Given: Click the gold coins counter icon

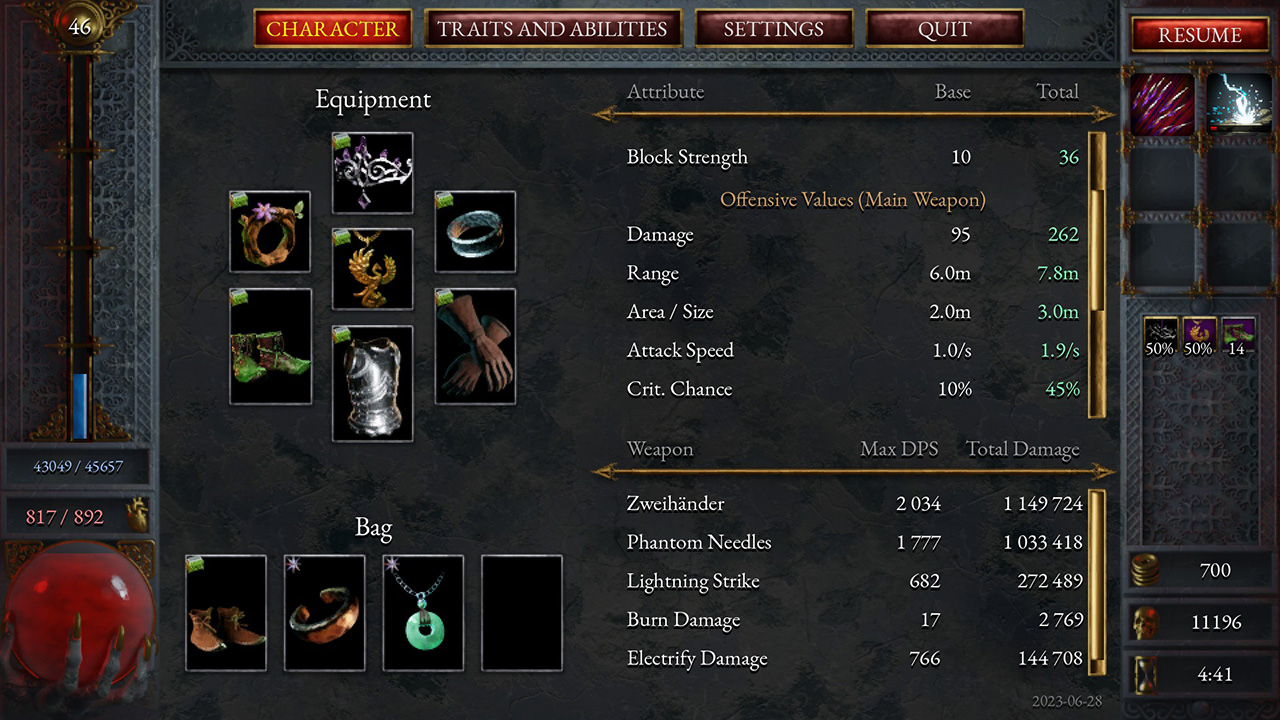Looking at the screenshot, I should (x=1148, y=570).
